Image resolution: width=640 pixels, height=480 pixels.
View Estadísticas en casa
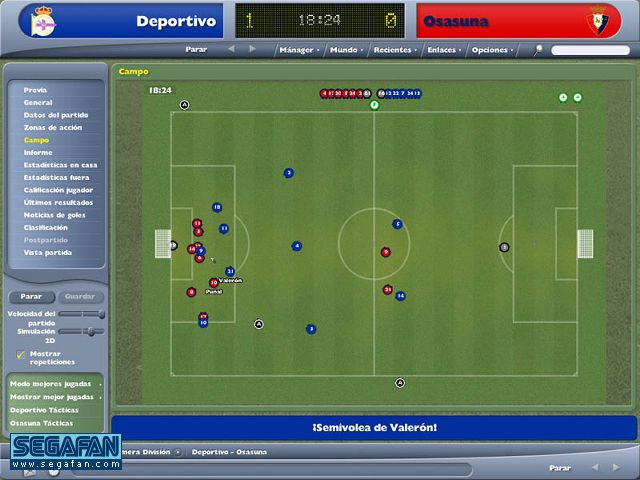point(60,165)
